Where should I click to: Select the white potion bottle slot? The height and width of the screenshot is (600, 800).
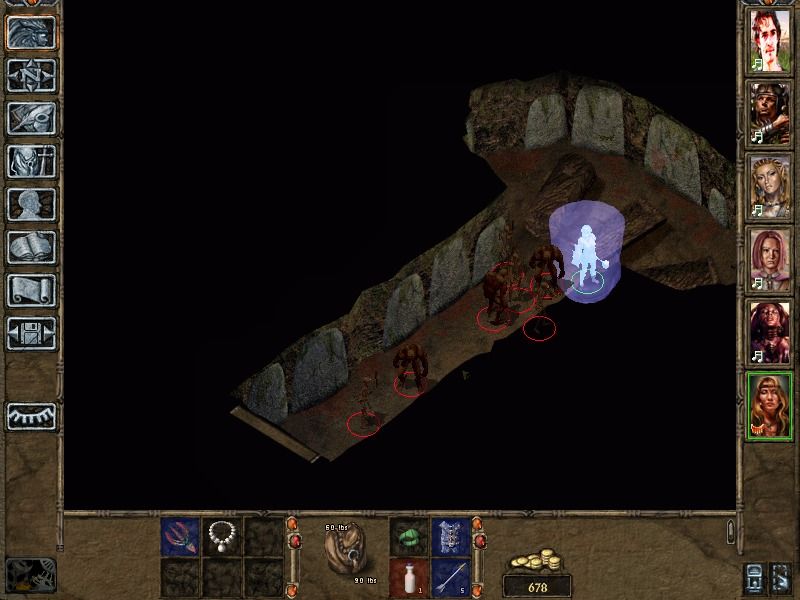(408, 577)
